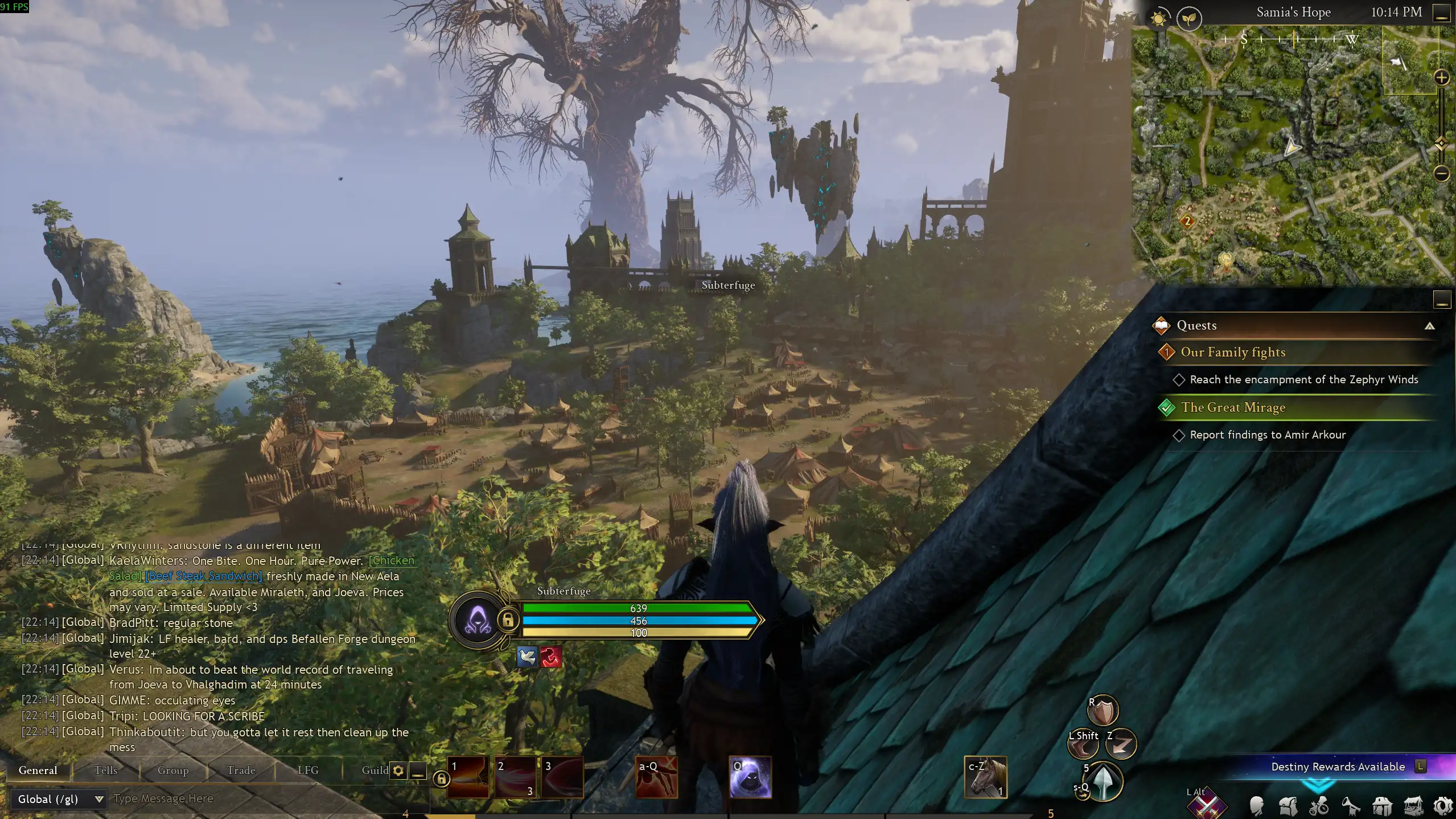Image resolution: width=1456 pixels, height=819 pixels.
Task: Open the Destiny Rewards Available banner
Action: coord(1338,767)
